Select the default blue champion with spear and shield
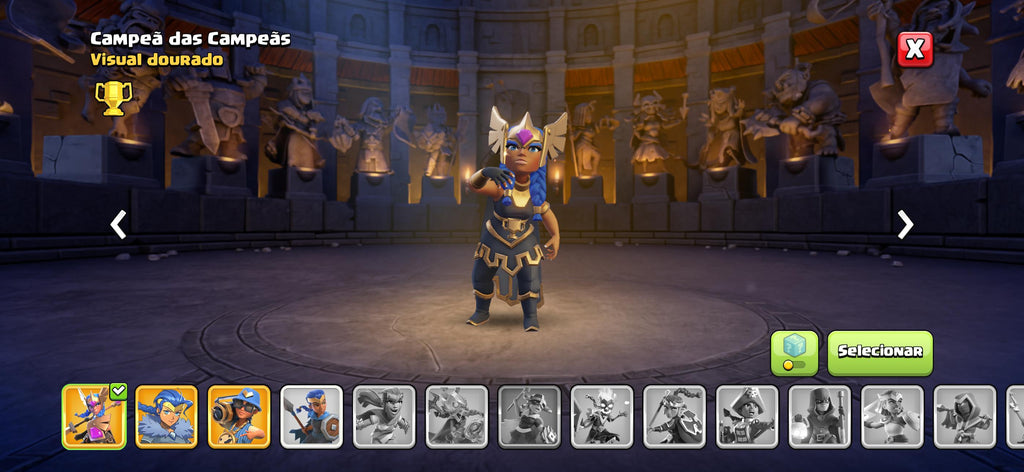1024x472 pixels. pyautogui.click(x=312, y=416)
